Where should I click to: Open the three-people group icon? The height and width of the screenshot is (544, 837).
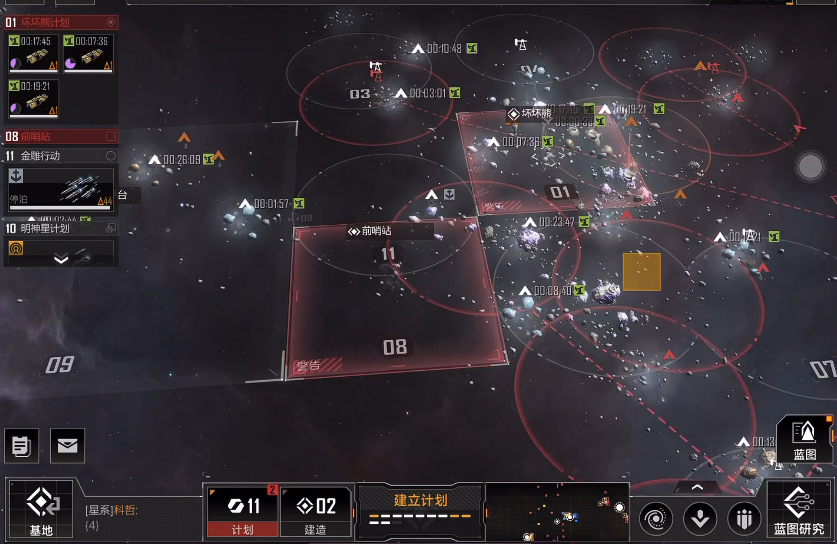coord(743,518)
